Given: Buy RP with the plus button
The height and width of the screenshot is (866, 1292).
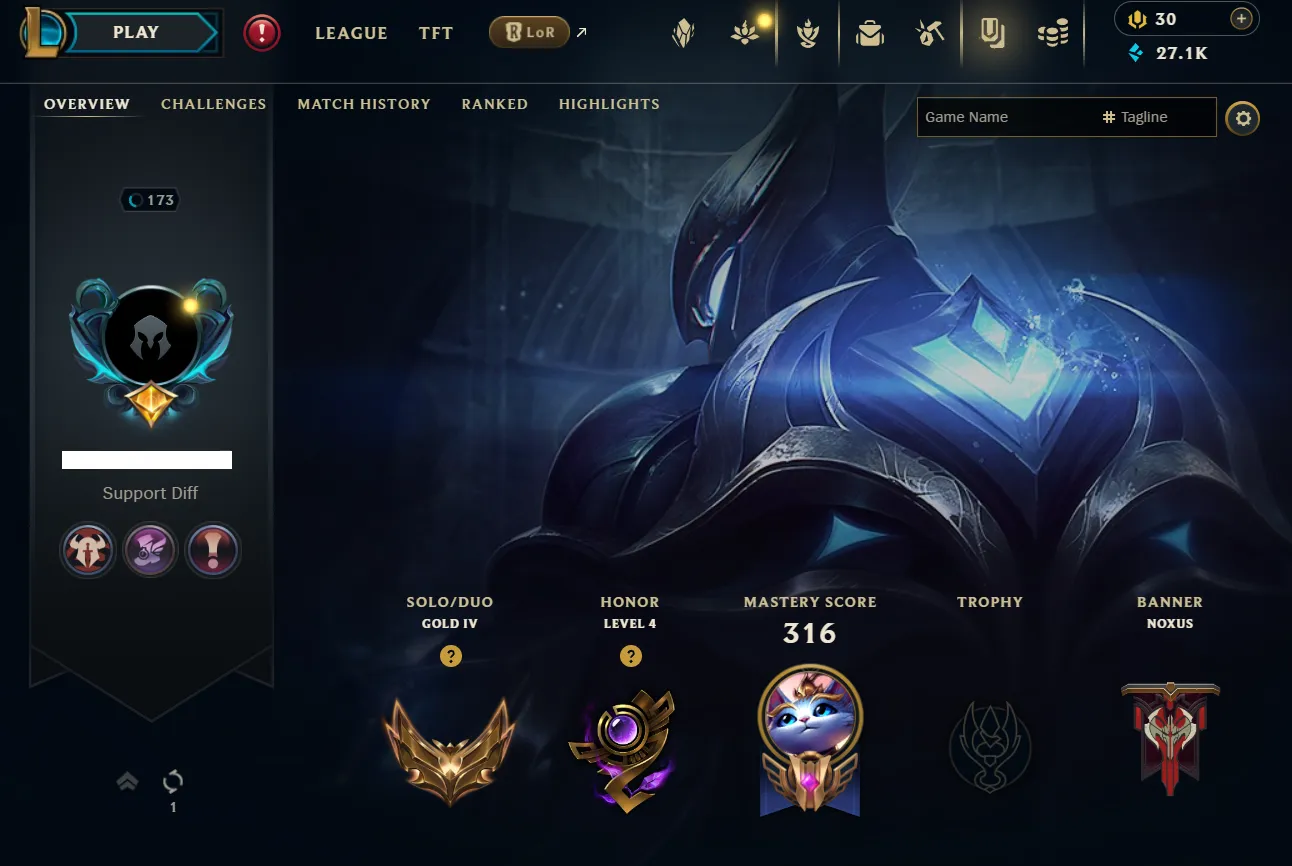Looking at the screenshot, I should pyautogui.click(x=1241, y=18).
